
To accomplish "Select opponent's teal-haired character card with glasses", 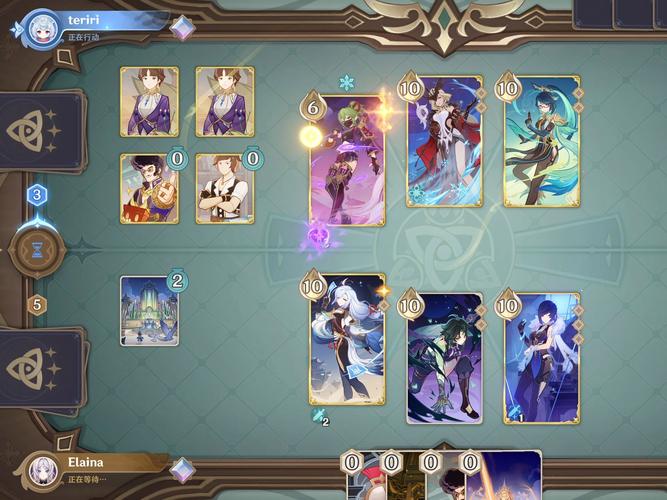I will pos(541,142).
